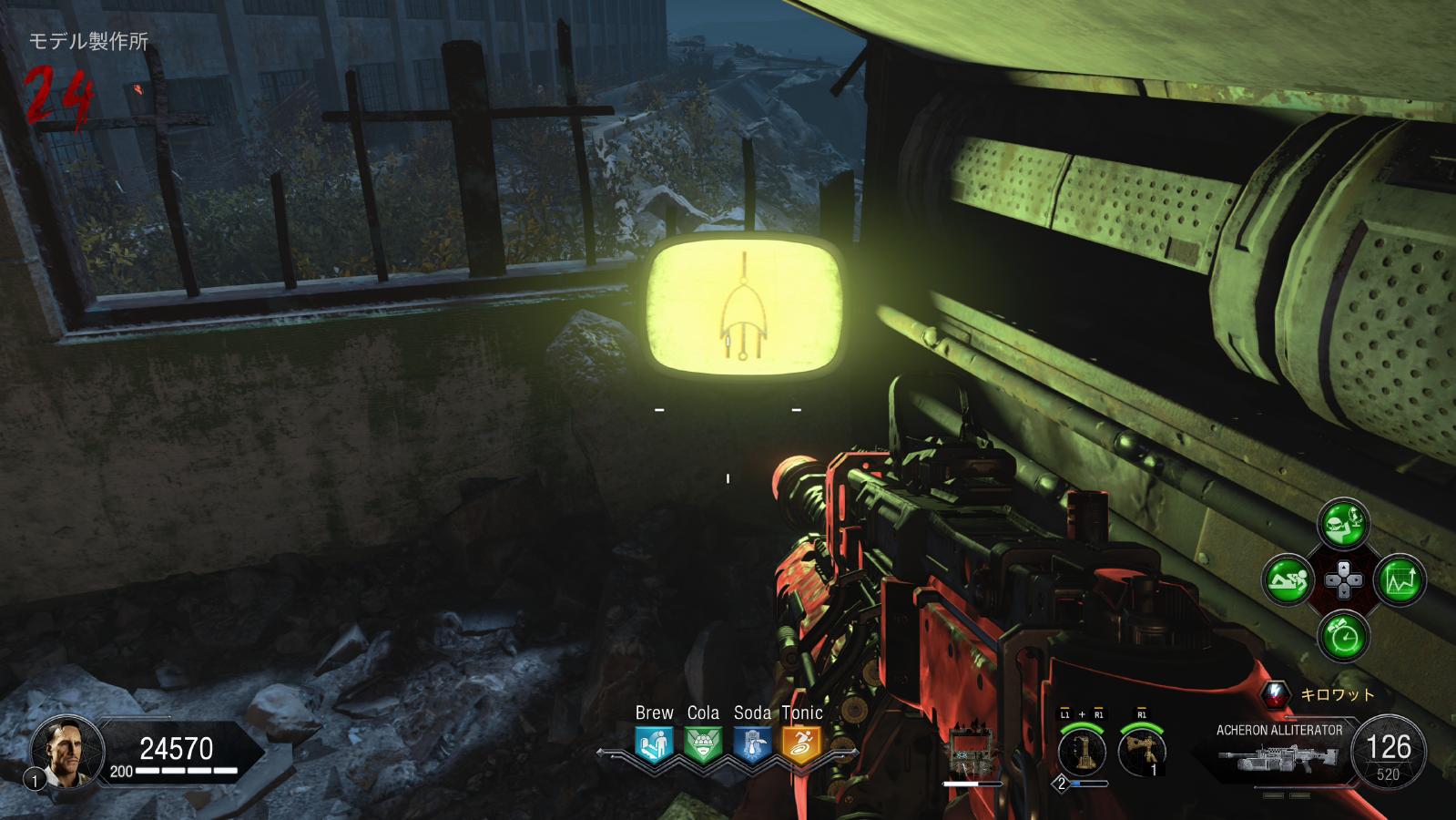The width and height of the screenshot is (1456, 820).
Task: Select the lightning bolt Kilowatt mod icon
Action: pyautogui.click(x=1277, y=694)
